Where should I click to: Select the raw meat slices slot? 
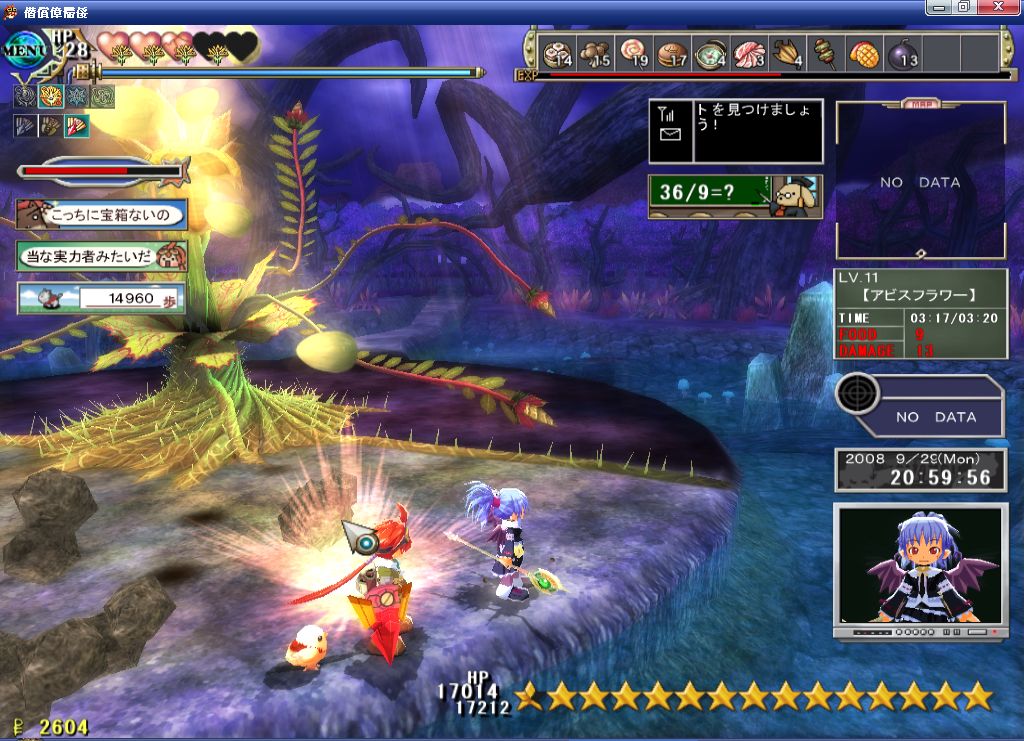point(749,53)
